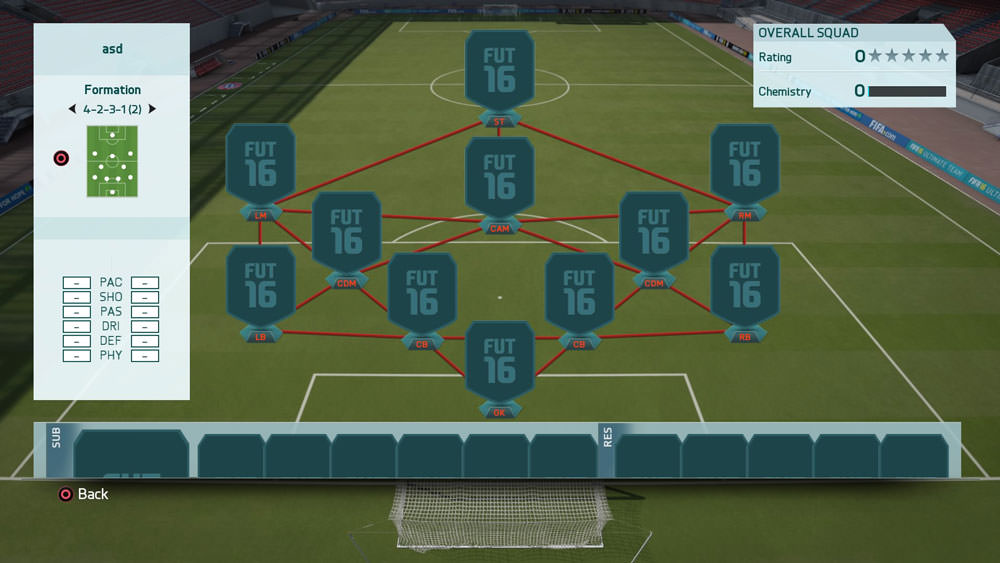The width and height of the screenshot is (1000, 563).
Task: Select the ST striker card slot
Action: click(499, 77)
